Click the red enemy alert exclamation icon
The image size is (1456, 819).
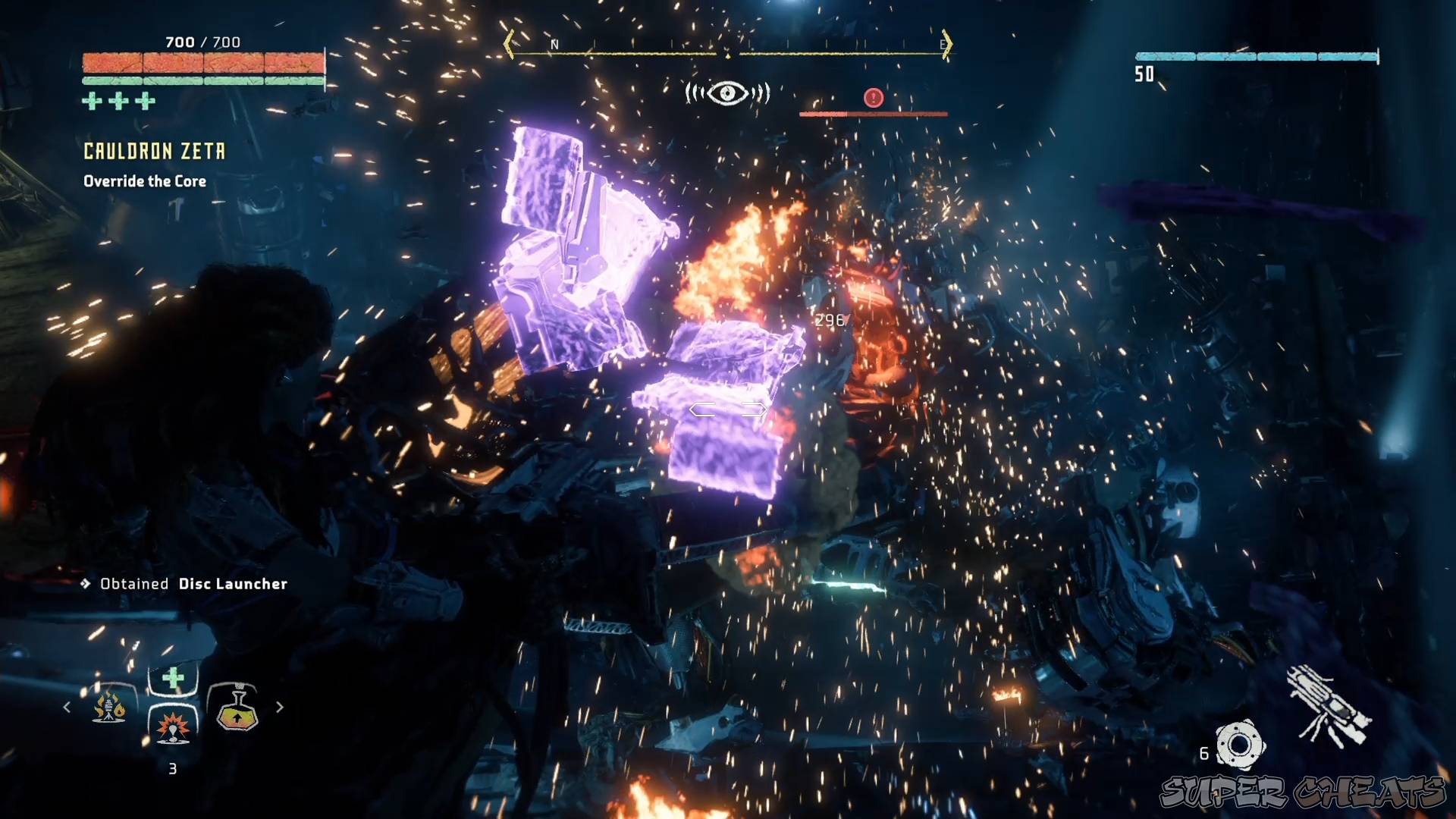872,97
